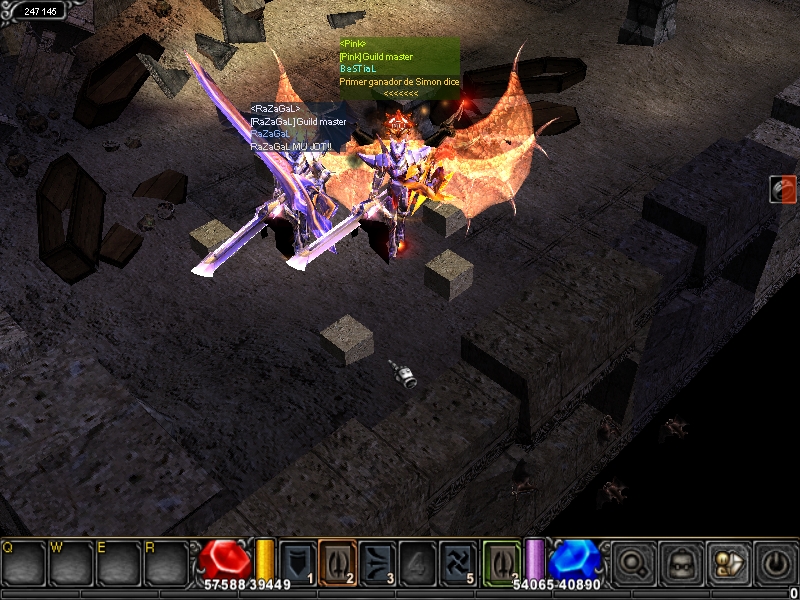
Task: Click the power symbol system button
Action: pos(773,562)
